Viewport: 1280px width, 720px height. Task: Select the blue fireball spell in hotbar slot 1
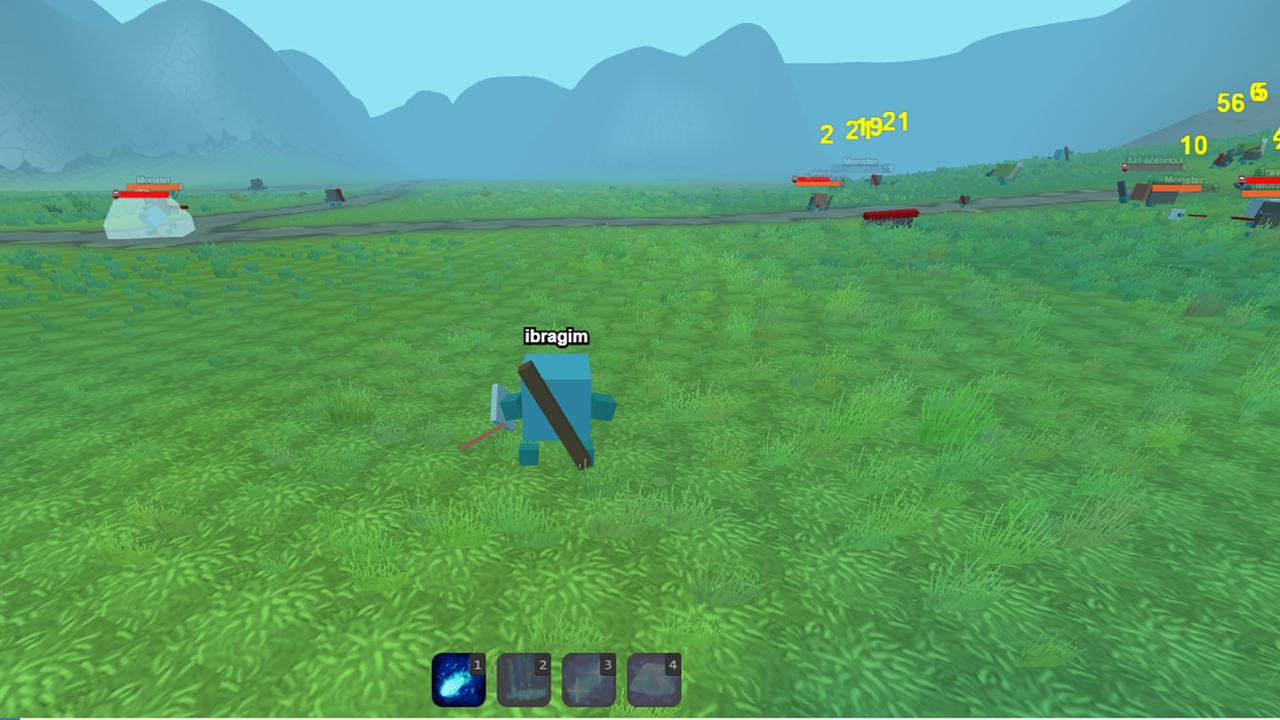click(457, 678)
